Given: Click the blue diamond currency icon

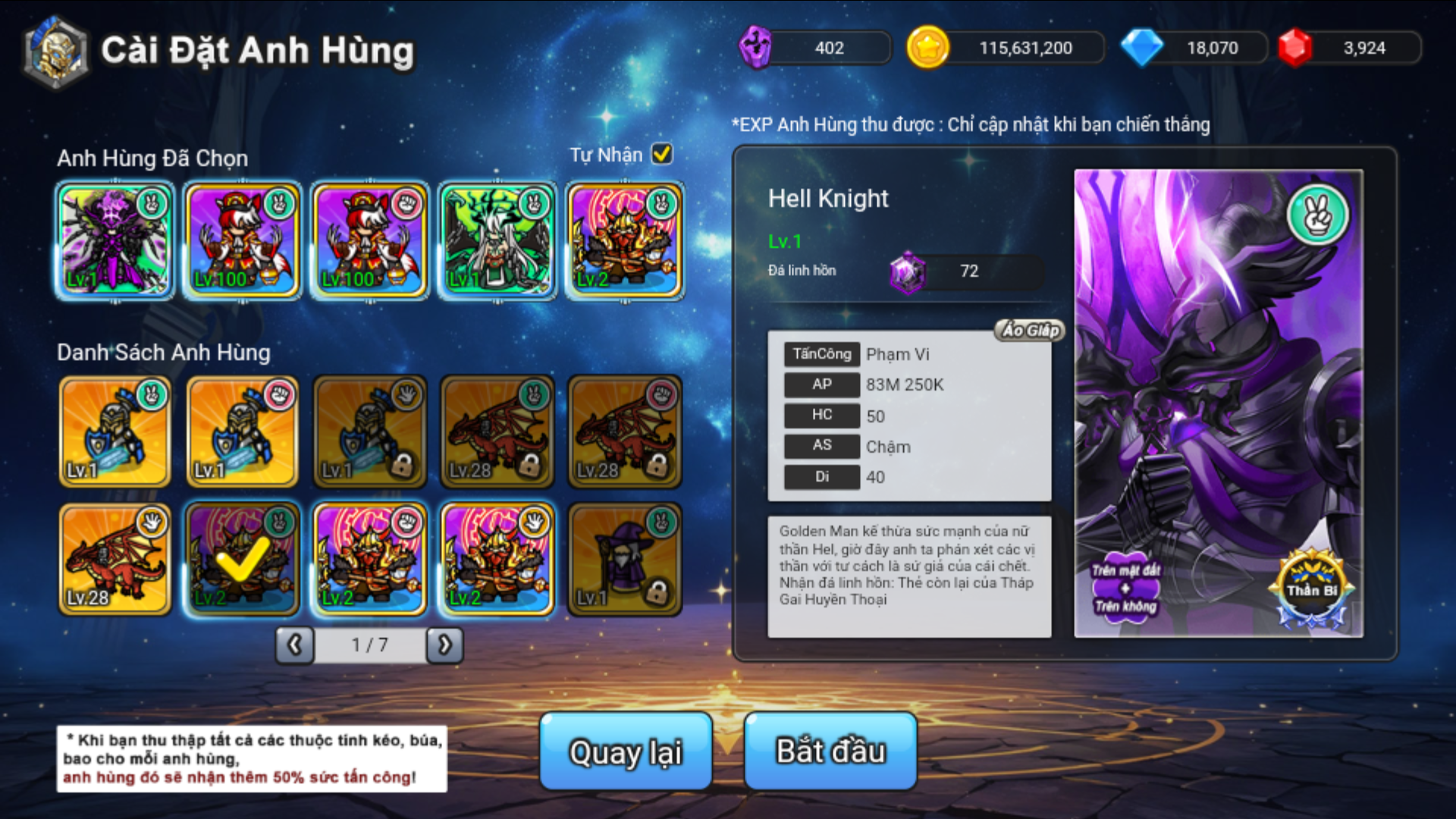Looking at the screenshot, I should click(1141, 48).
